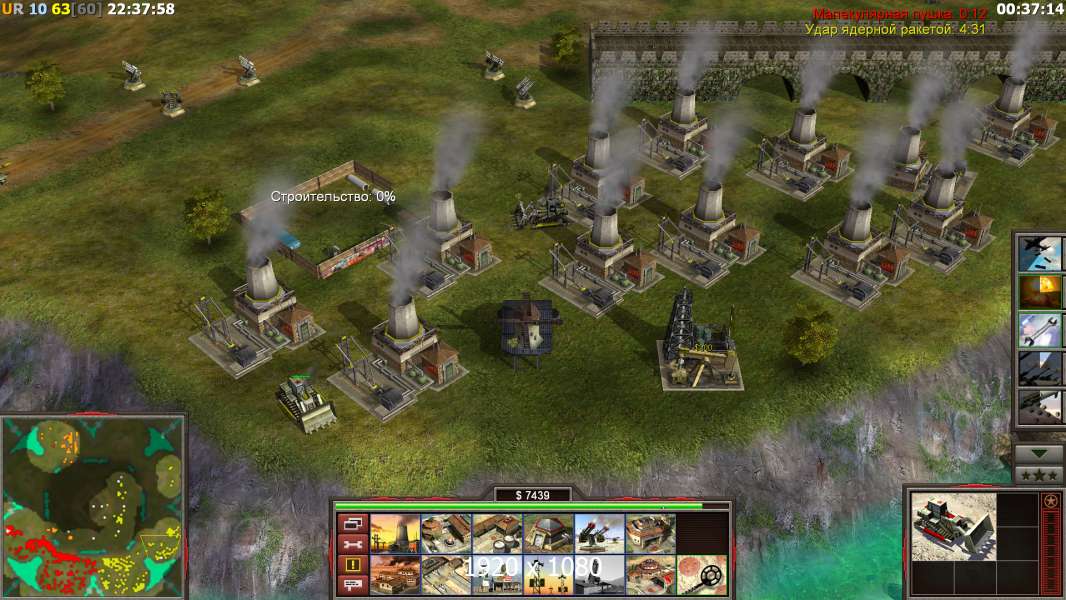1066x600 pixels.
Task: Click the selected bulldozer portrait
Action: (x=954, y=526)
